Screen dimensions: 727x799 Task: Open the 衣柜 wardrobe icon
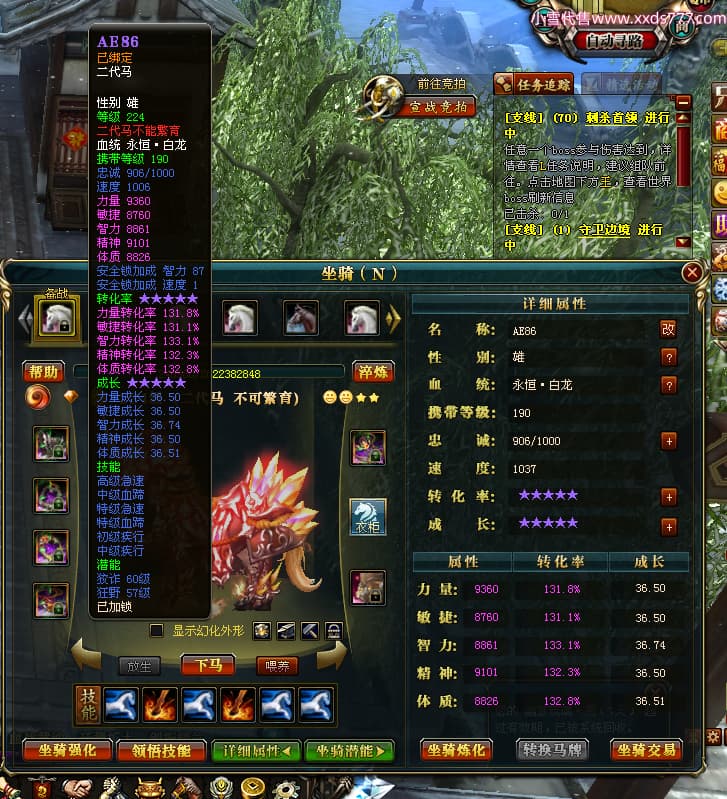367,516
